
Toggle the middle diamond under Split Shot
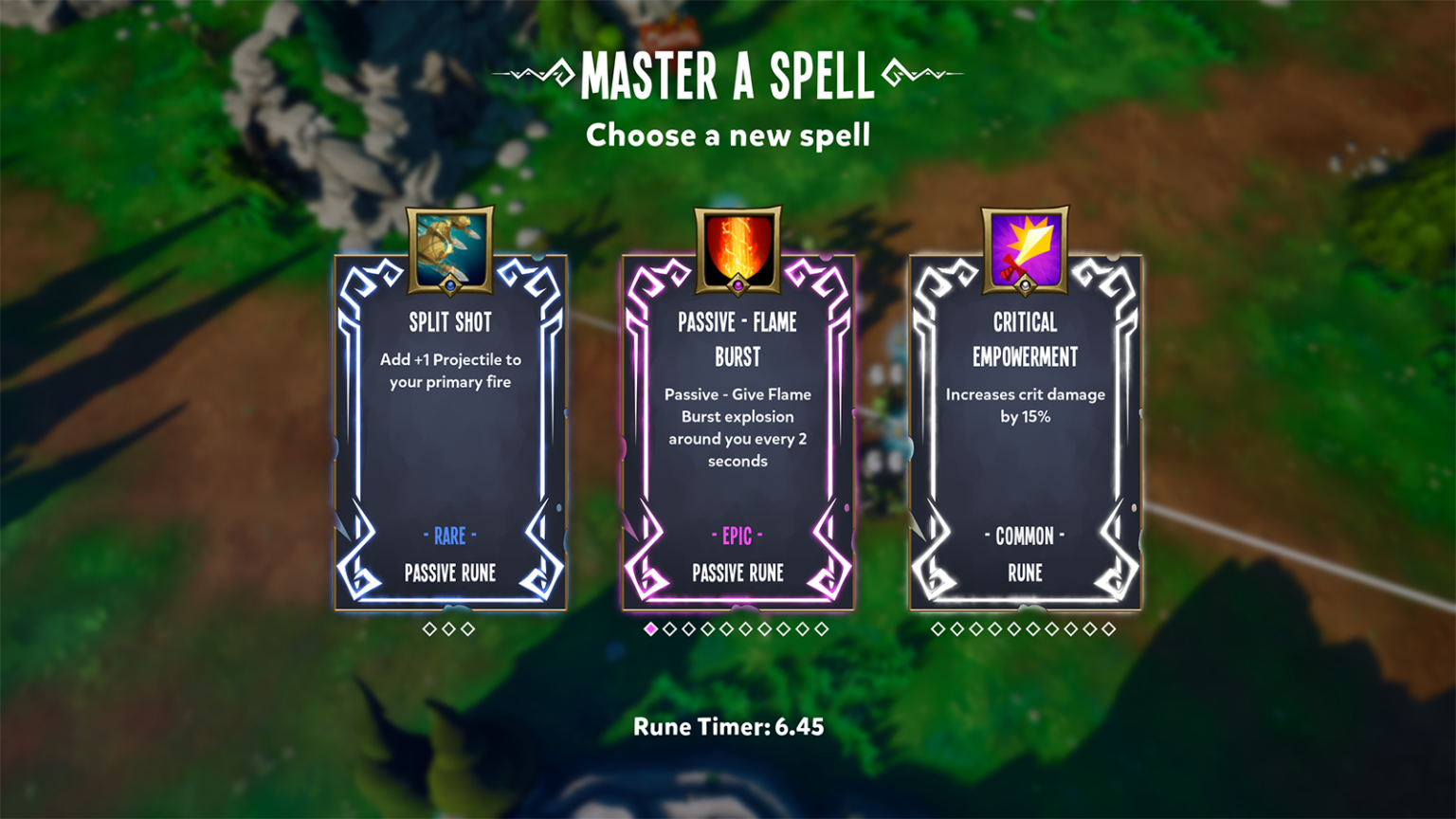pos(450,627)
